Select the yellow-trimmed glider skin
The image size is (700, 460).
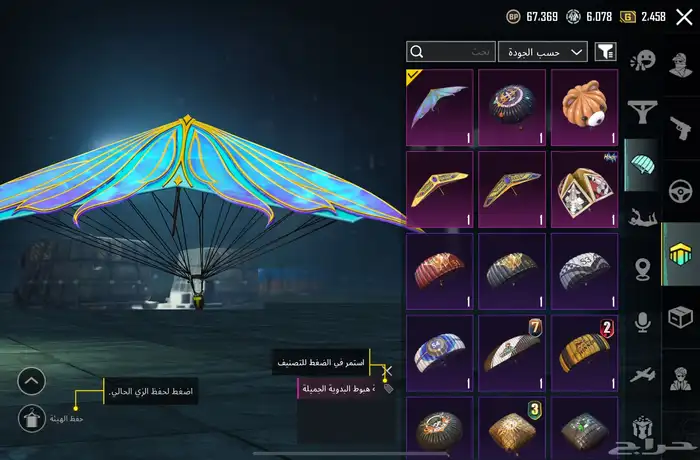440,188
